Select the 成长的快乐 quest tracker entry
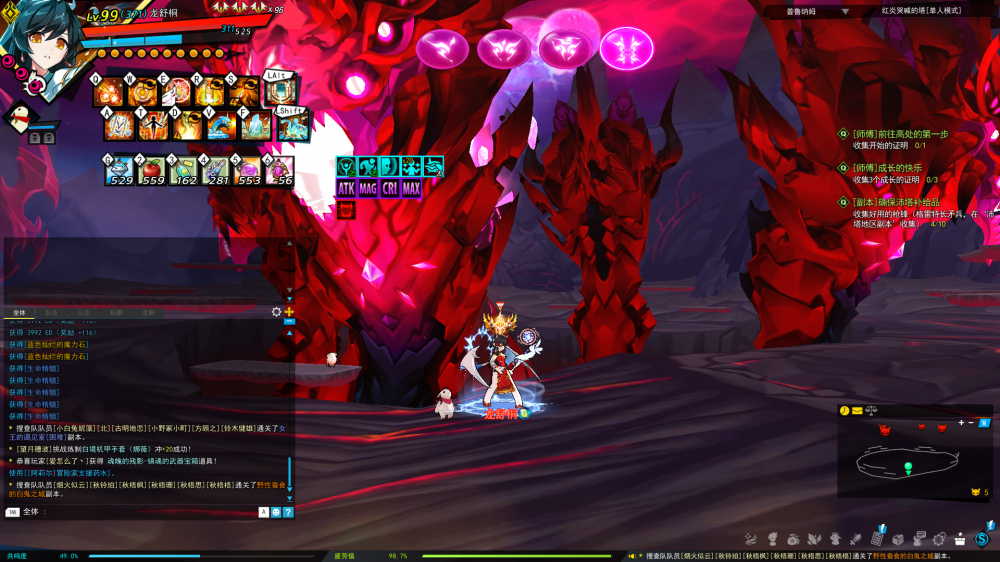The image size is (1000, 562). [x=887, y=168]
